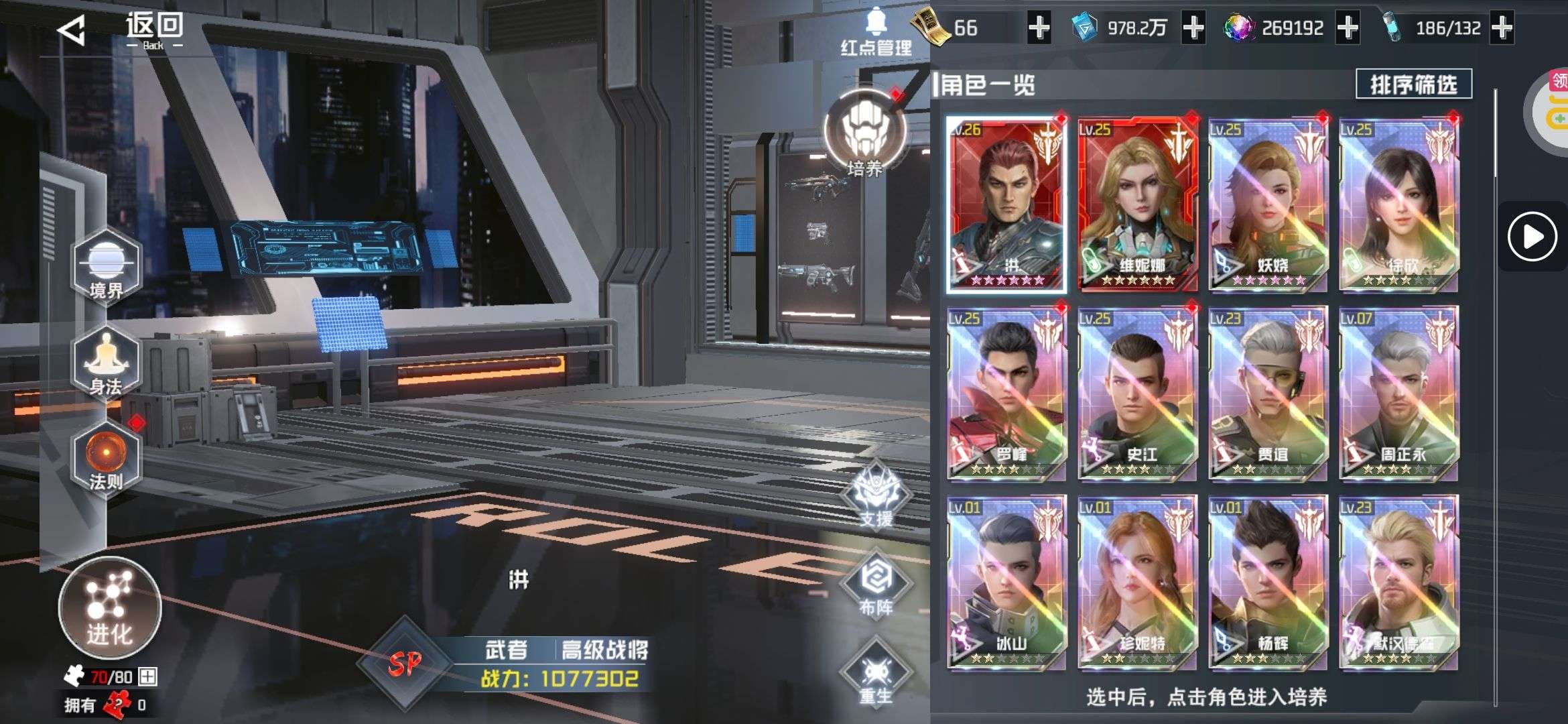Open the 排序筛选 sort filter

(1413, 85)
